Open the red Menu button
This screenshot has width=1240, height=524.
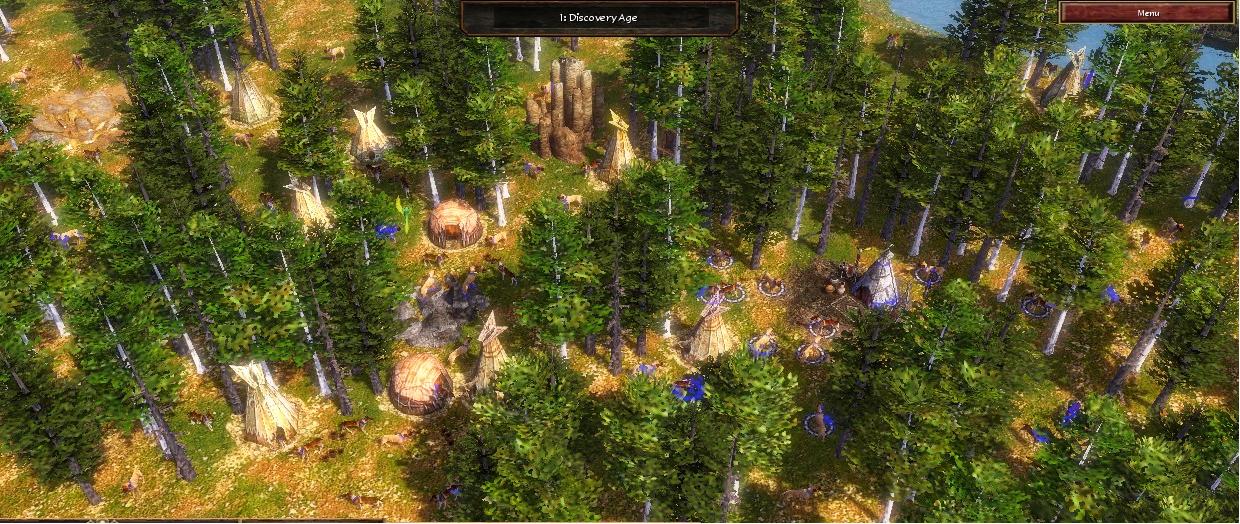[1147, 13]
